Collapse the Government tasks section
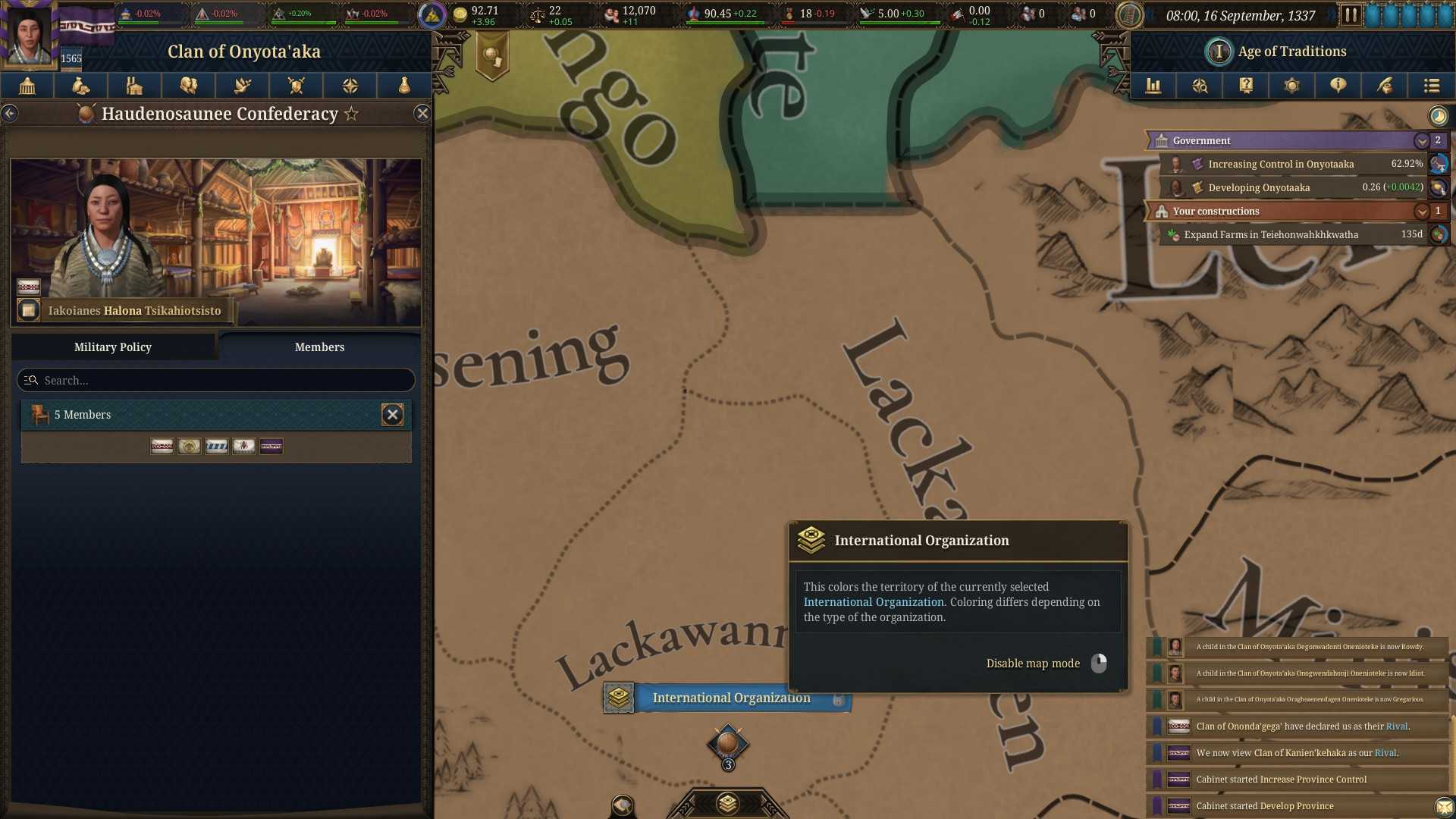The image size is (1456, 819). tap(1422, 140)
